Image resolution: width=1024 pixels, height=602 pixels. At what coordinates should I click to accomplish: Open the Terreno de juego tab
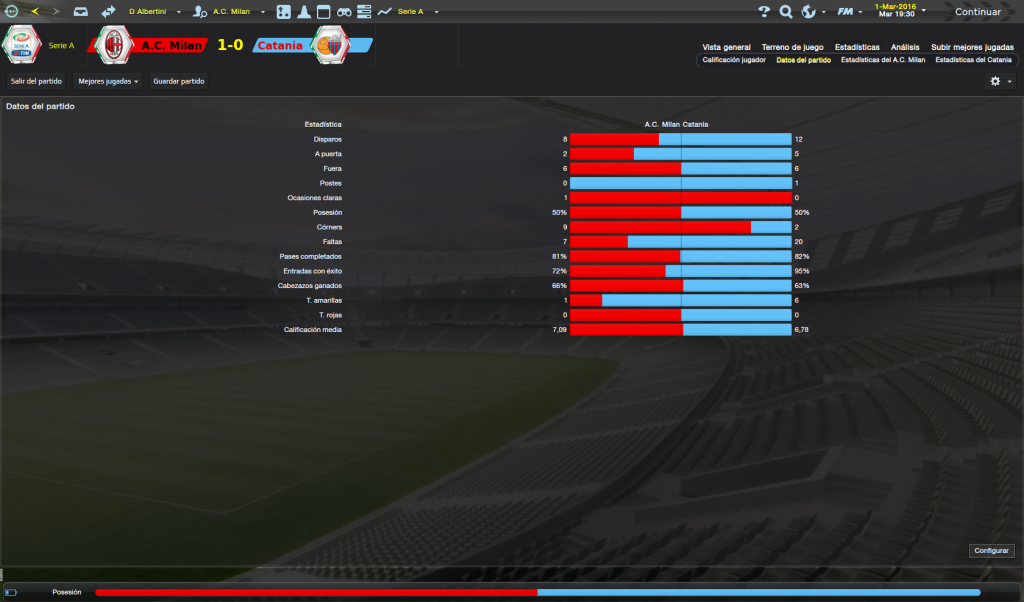792,47
